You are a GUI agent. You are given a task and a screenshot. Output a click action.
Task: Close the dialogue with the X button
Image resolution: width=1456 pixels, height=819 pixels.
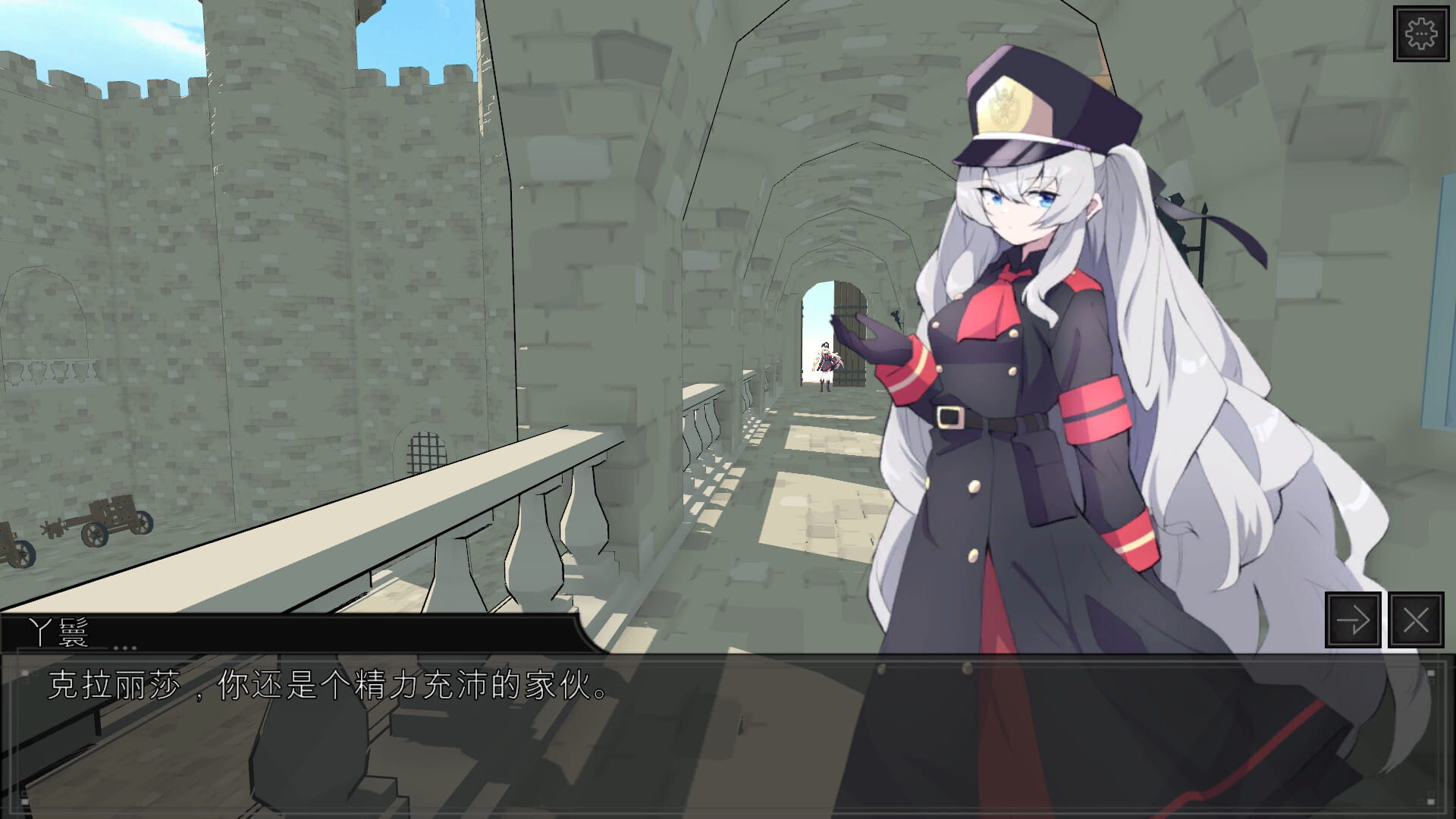pyautogui.click(x=1415, y=620)
